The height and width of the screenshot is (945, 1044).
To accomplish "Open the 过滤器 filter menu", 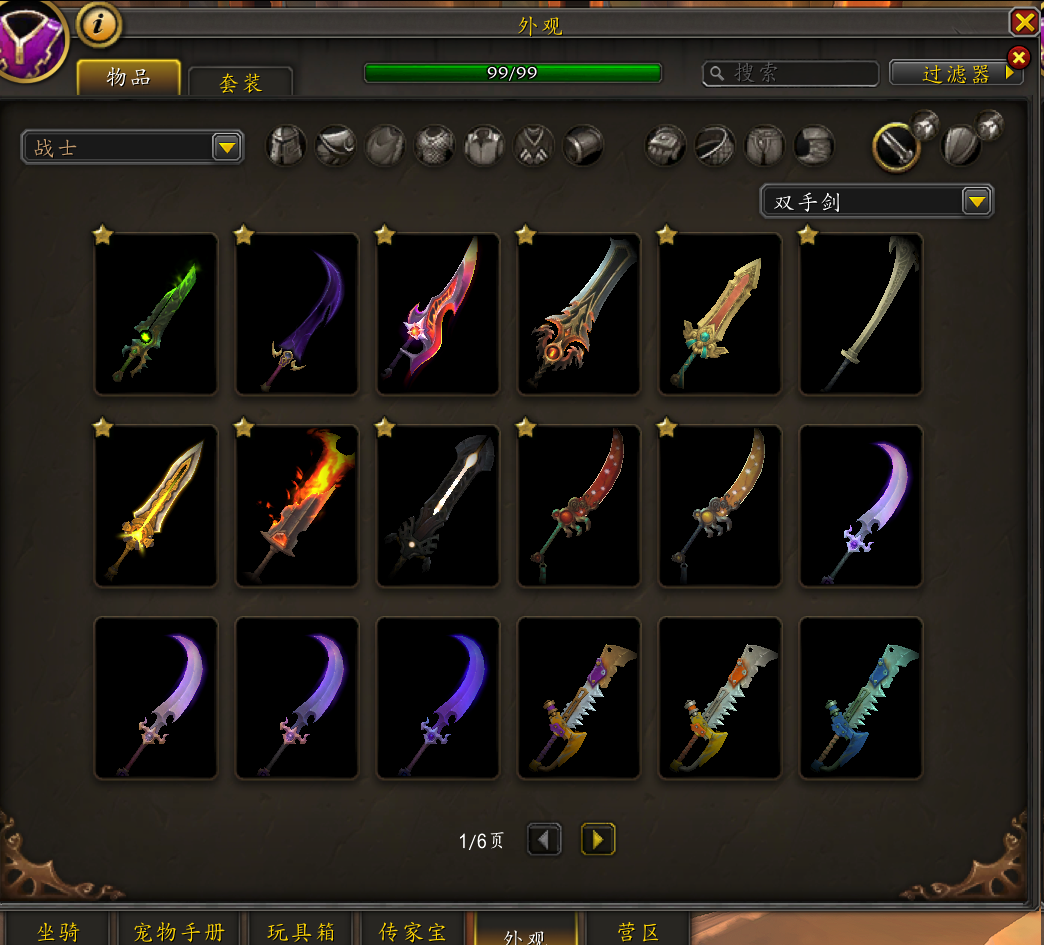I will point(956,73).
